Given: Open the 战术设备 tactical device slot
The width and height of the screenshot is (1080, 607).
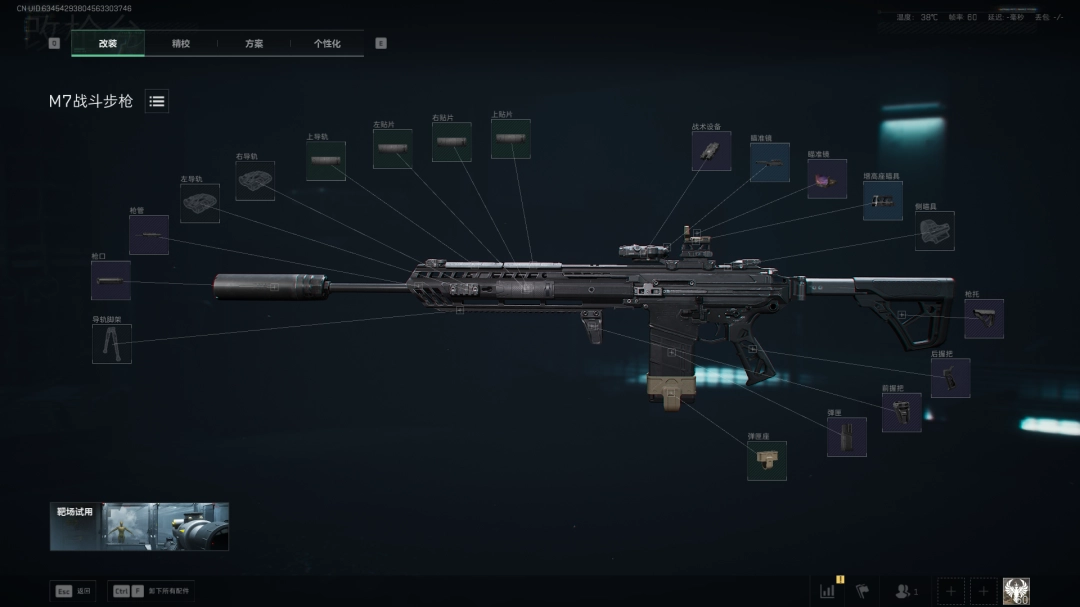Looking at the screenshot, I should 711,151.
